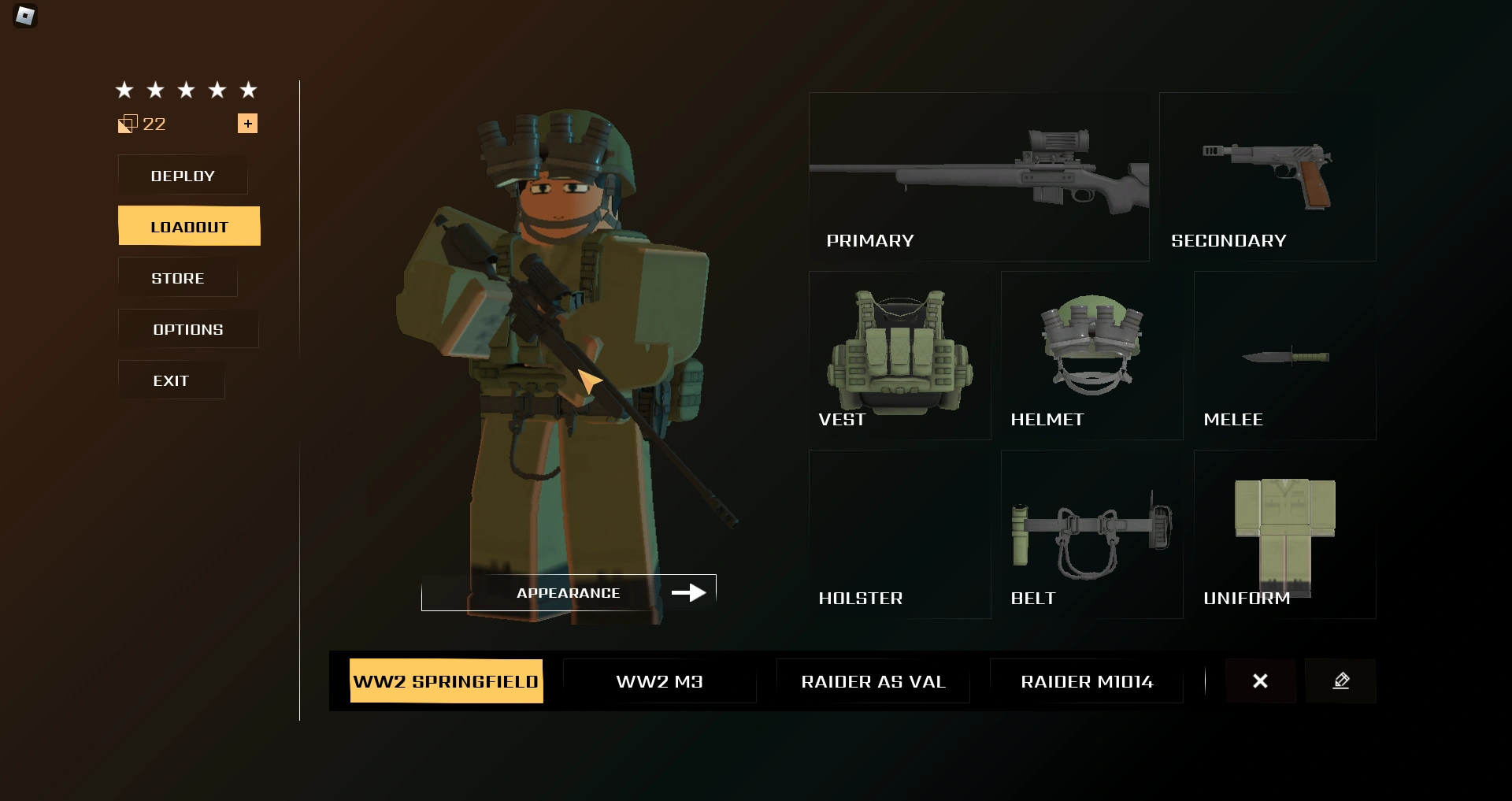
Task: Open the Uniform equipment slot
Action: click(1284, 534)
